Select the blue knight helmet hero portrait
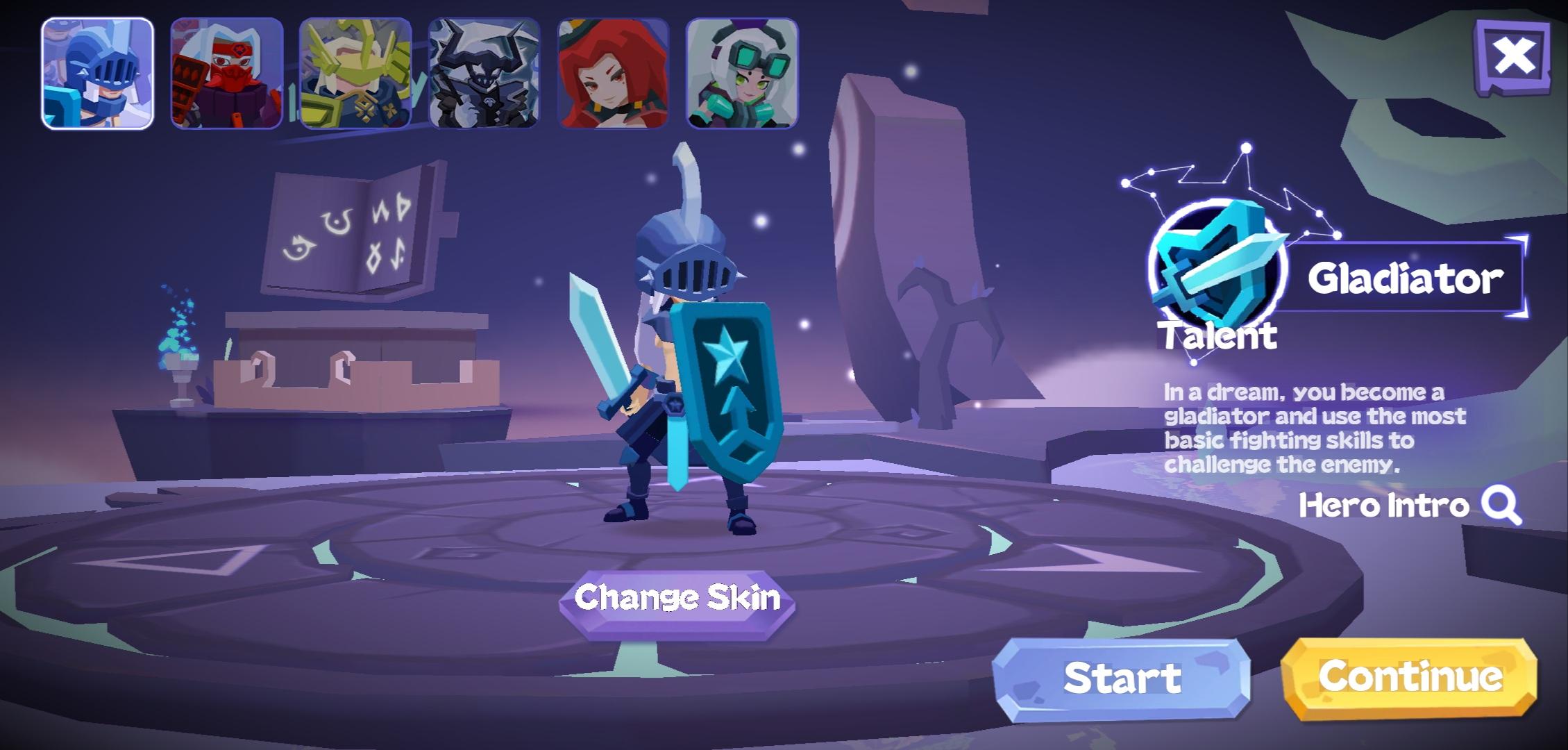The width and height of the screenshot is (1568, 750). click(x=97, y=74)
